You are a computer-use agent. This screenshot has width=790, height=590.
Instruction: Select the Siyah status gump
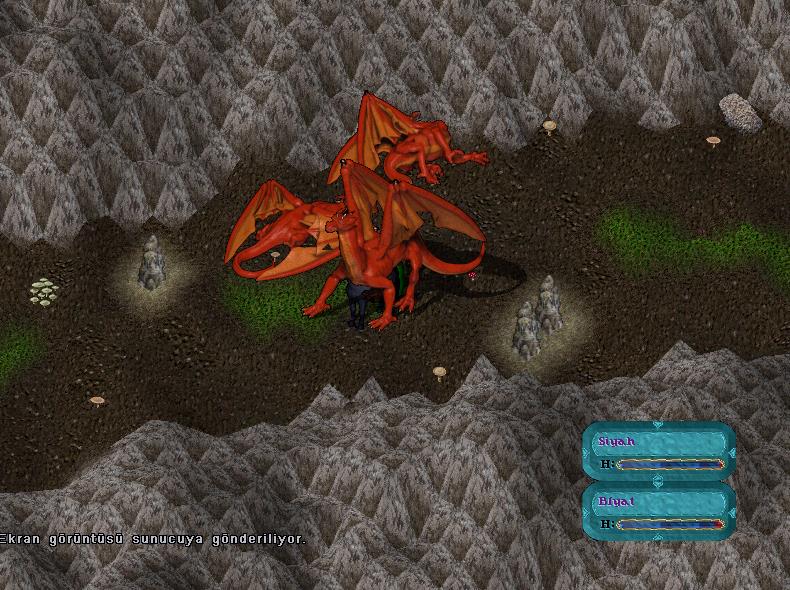pos(658,452)
